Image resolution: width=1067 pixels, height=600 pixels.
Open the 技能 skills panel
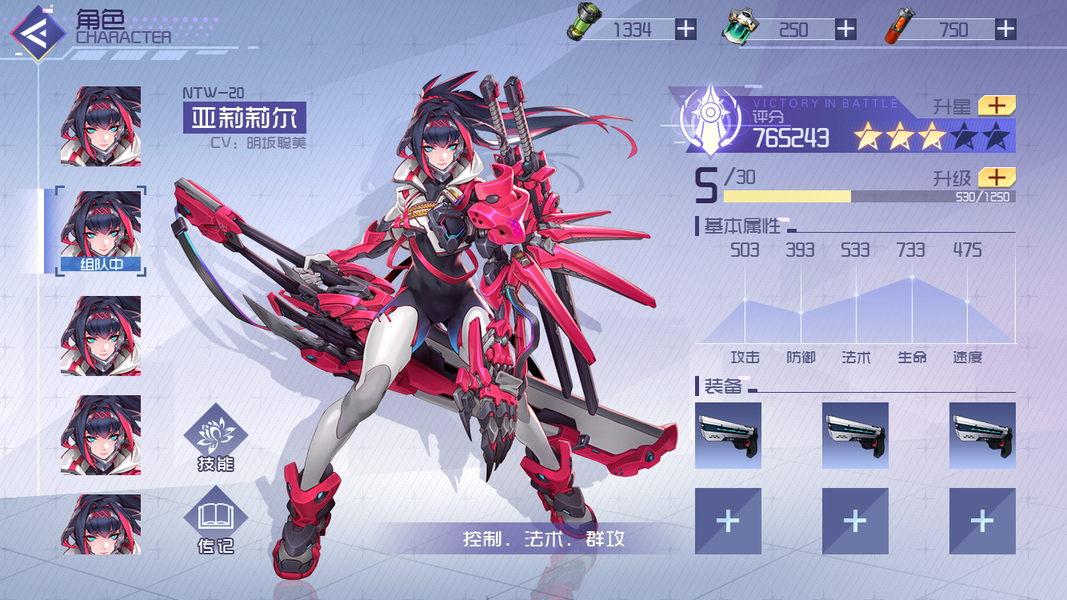[216, 438]
